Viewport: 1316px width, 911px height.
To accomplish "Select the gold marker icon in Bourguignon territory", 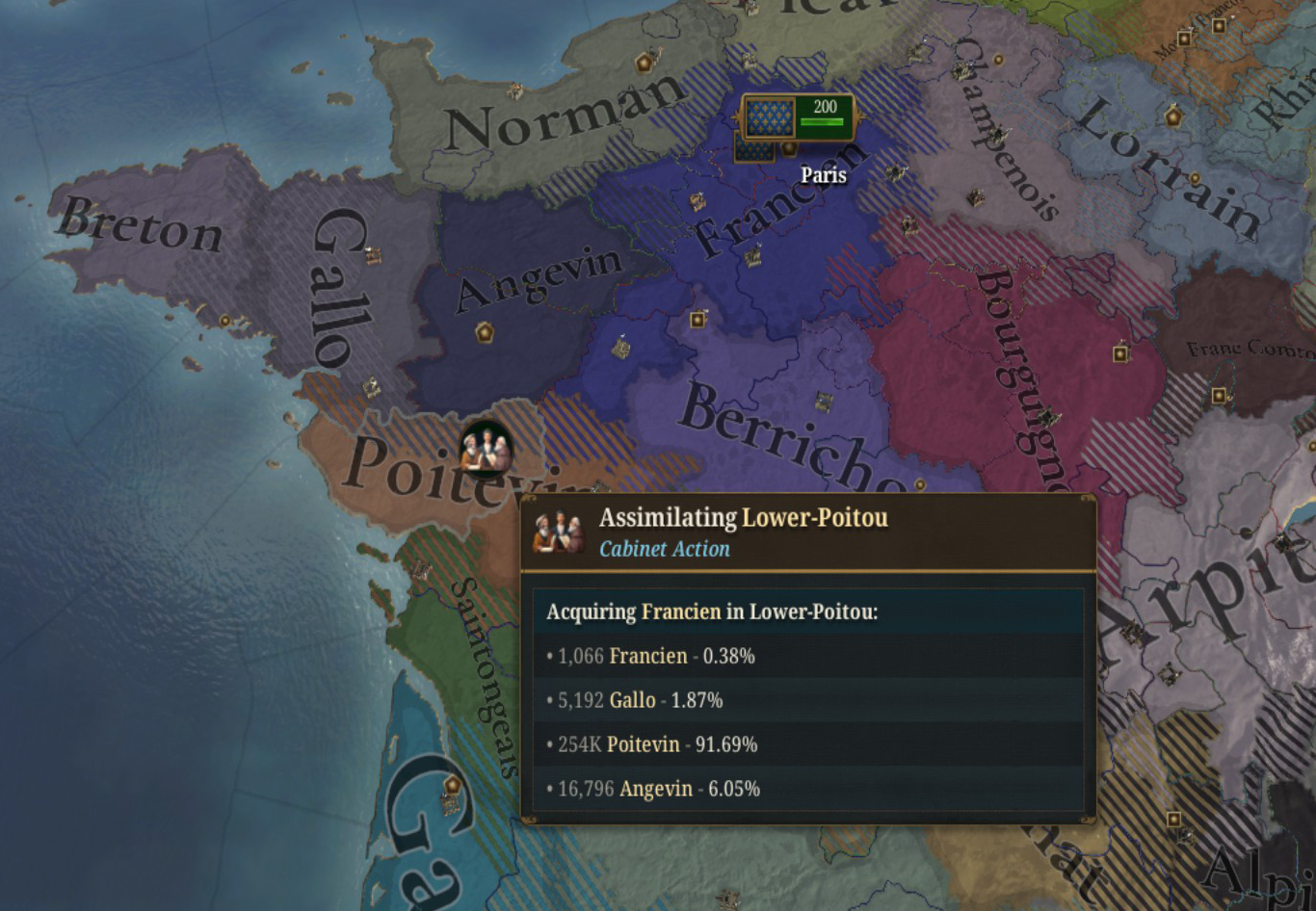I will pyautogui.click(x=1120, y=354).
